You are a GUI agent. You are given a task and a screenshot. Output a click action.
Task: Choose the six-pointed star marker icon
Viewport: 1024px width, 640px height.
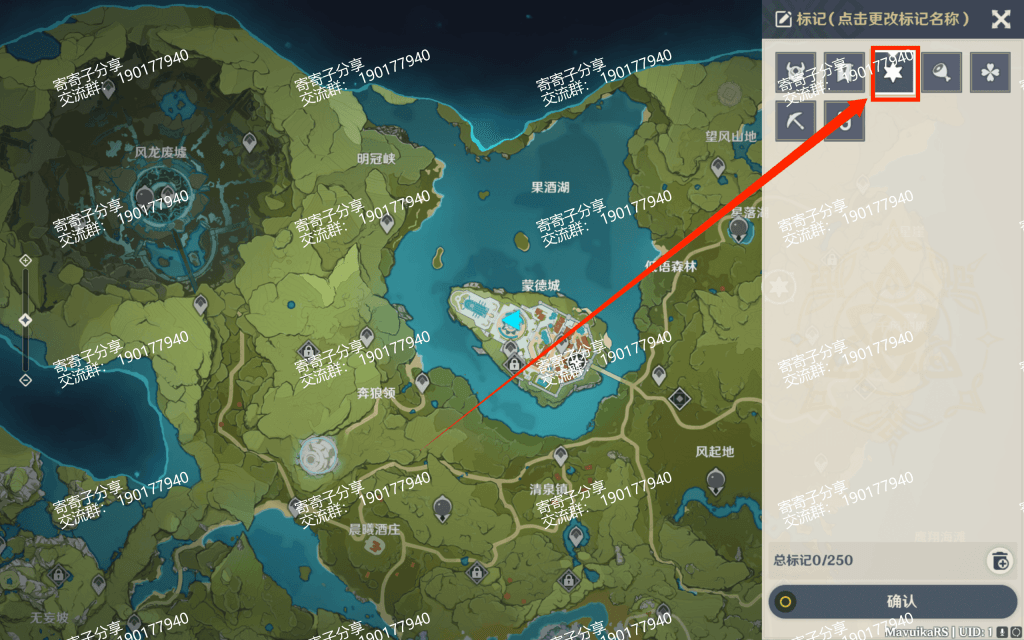click(894, 73)
